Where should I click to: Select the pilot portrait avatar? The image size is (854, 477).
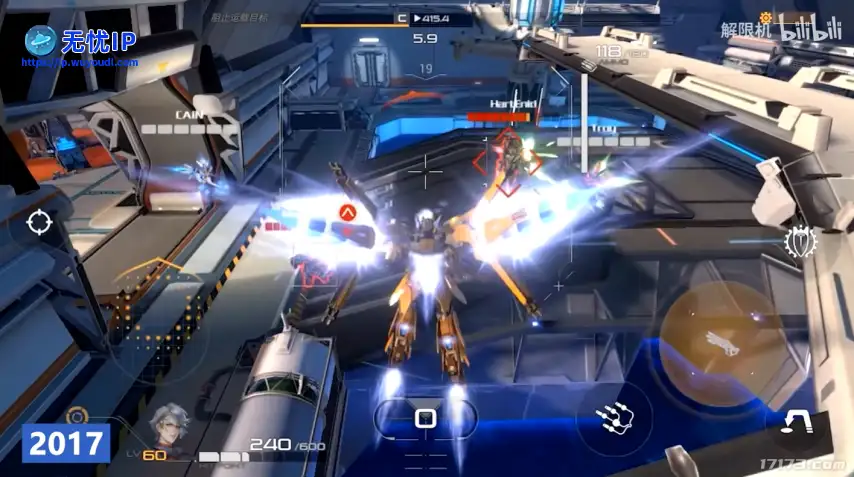[x=170, y=428]
